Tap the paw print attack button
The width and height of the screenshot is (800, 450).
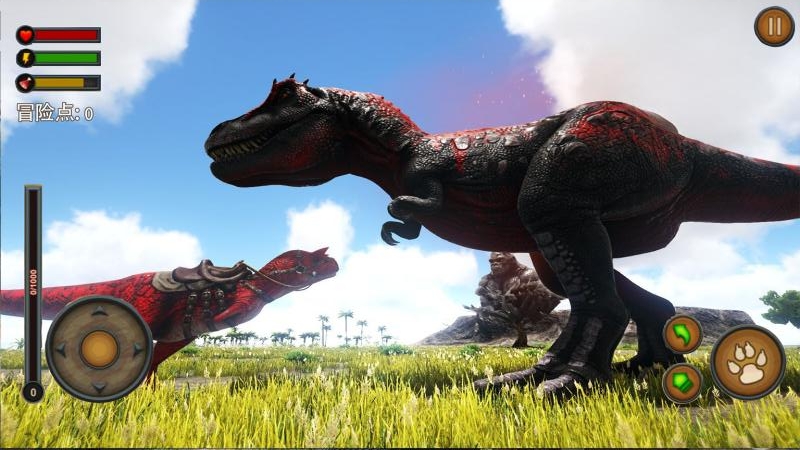748,362
